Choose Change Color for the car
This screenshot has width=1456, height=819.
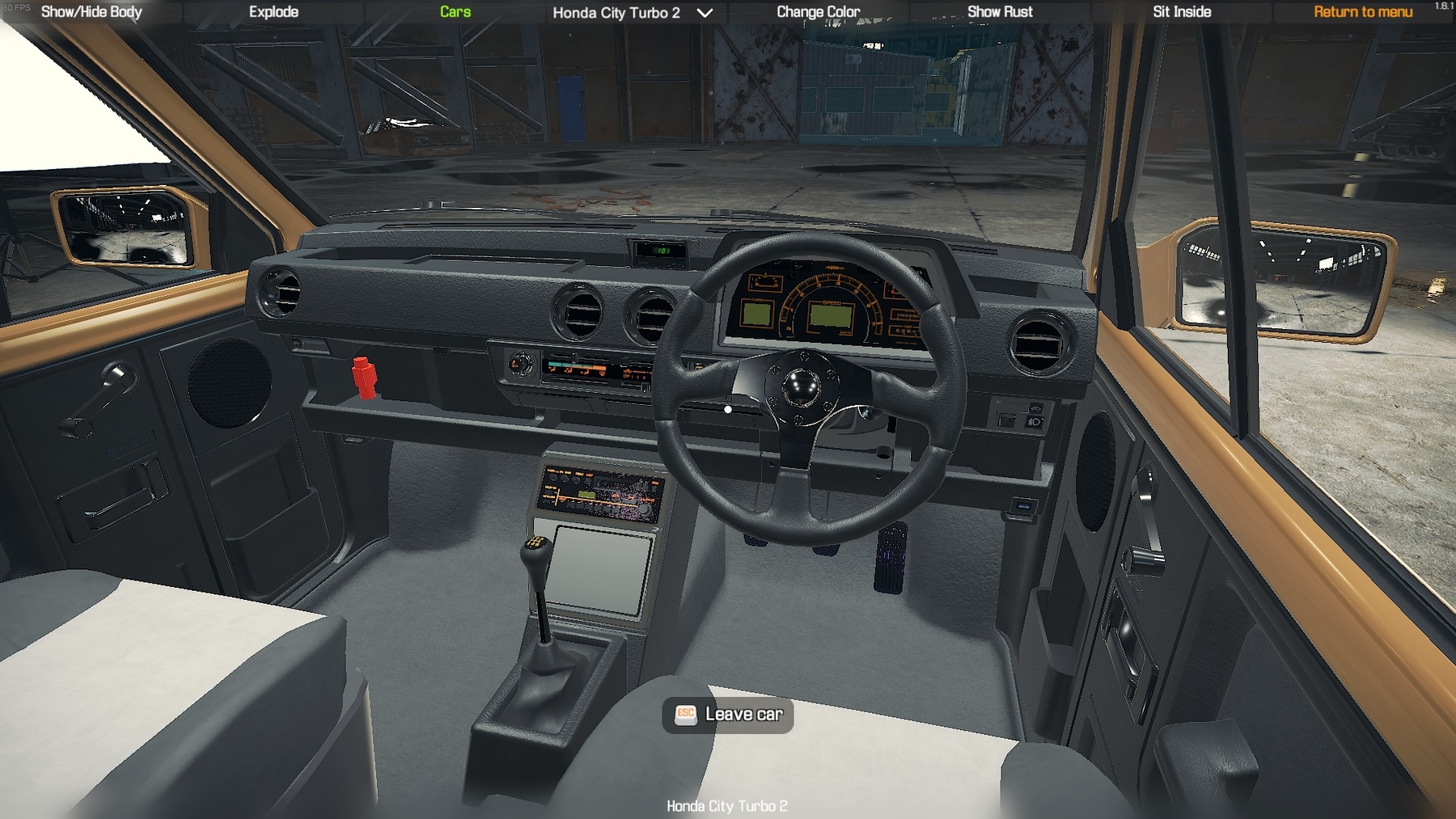coord(818,12)
